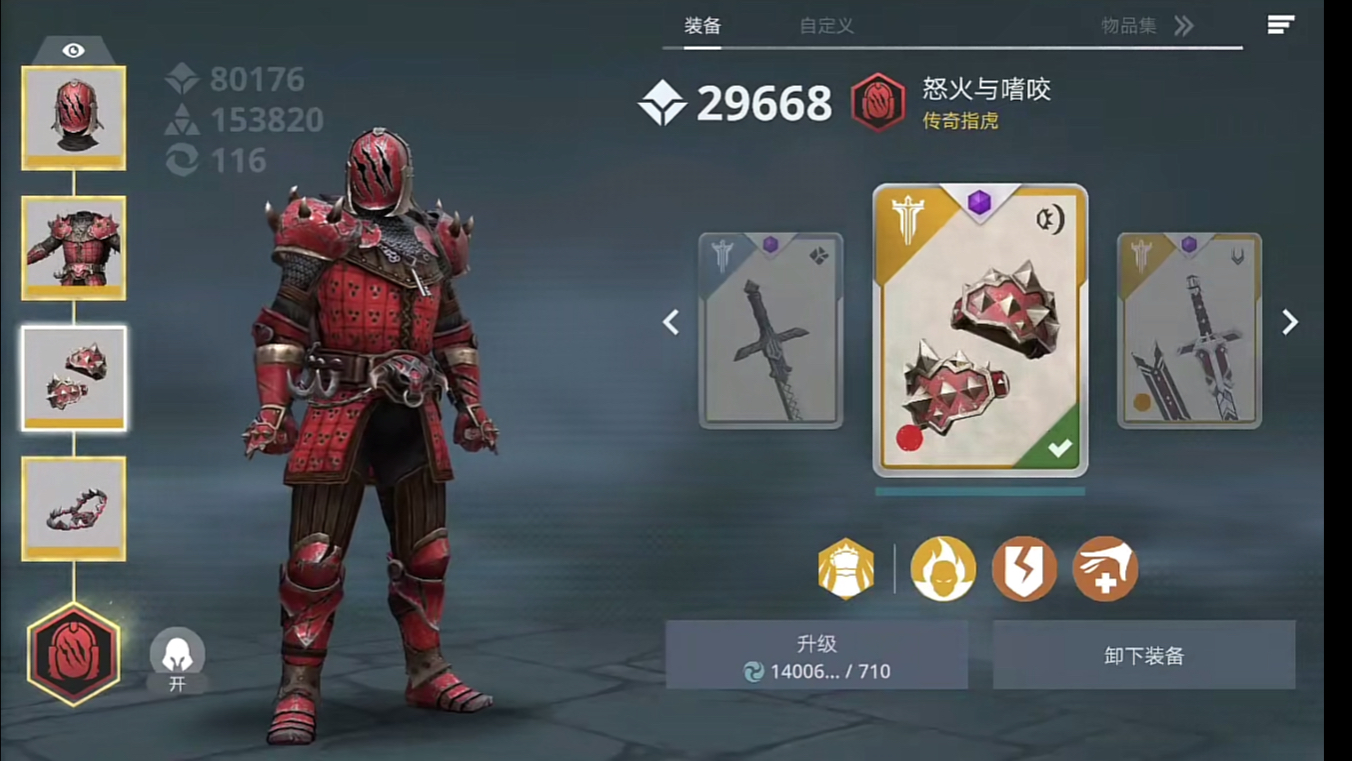
Task: Choose the spiked knuckles weapon slot
Action: [x=74, y=378]
